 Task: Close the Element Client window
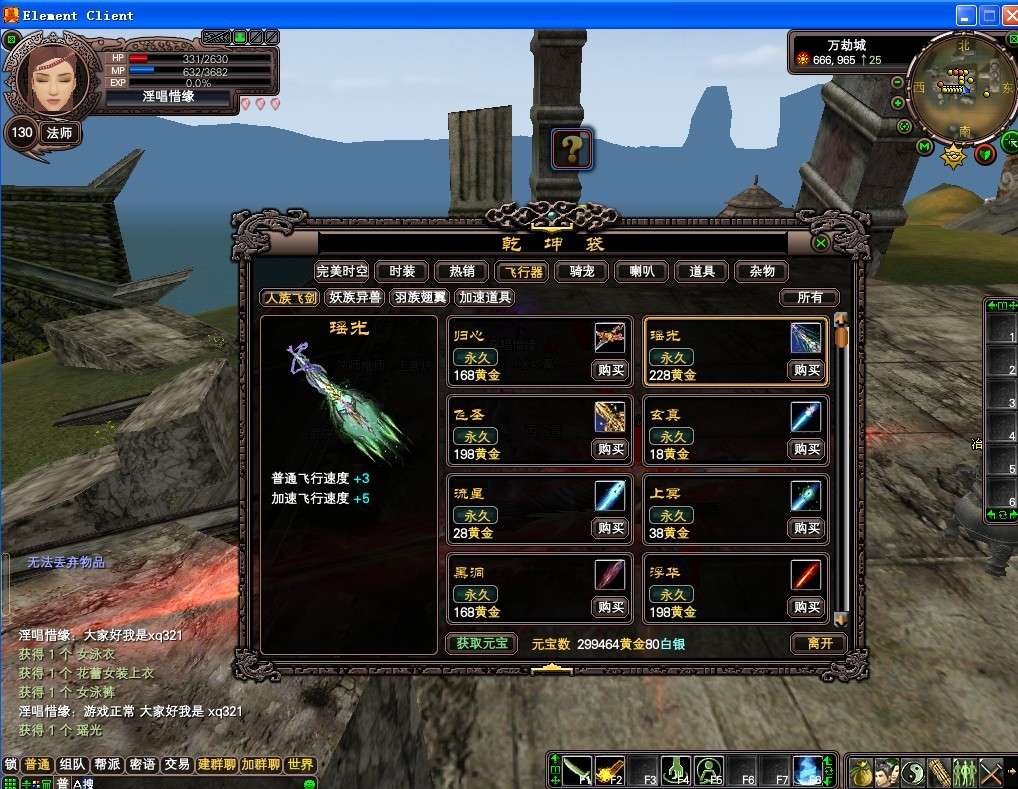point(1009,15)
